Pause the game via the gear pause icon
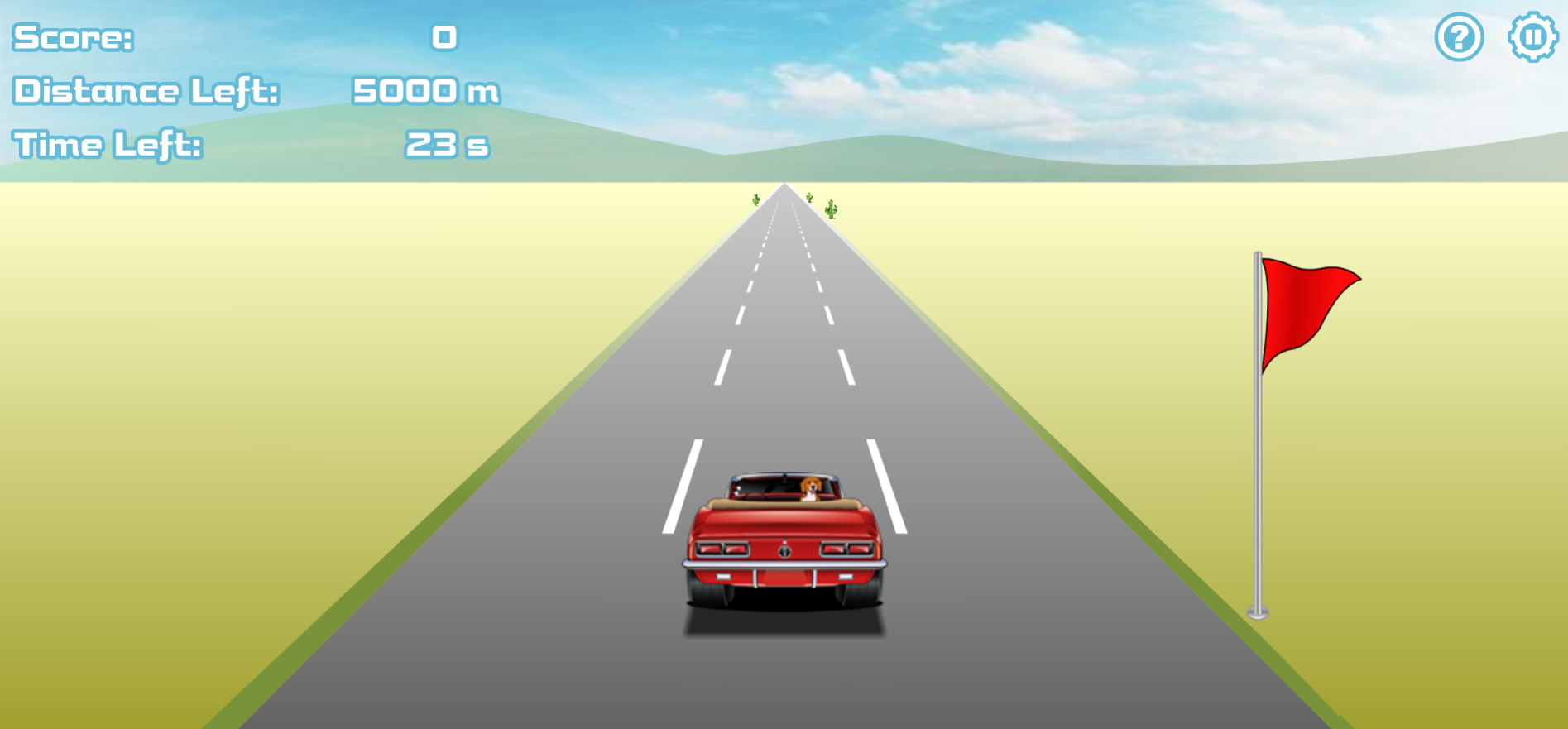The width and height of the screenshot is (1568, 729). point(1532,36)
